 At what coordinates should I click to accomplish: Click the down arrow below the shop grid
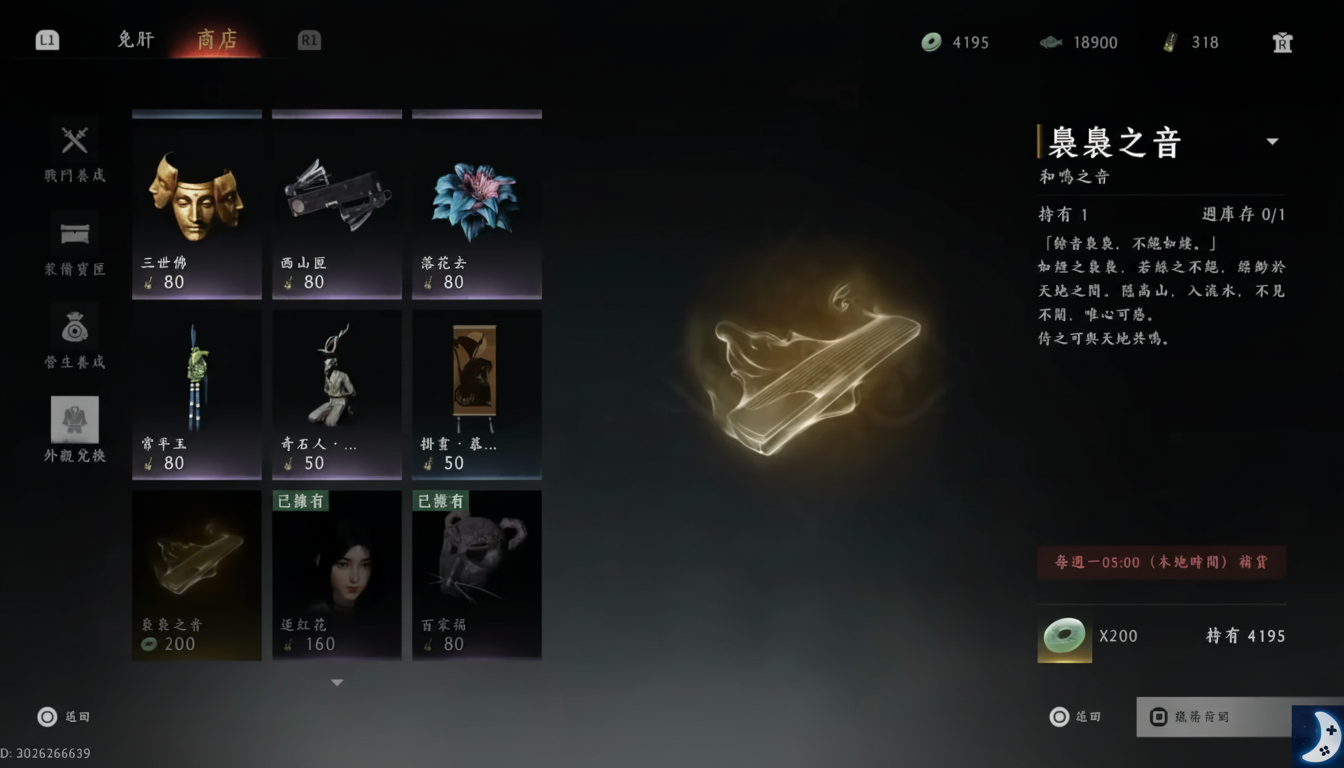pos(337,682)
